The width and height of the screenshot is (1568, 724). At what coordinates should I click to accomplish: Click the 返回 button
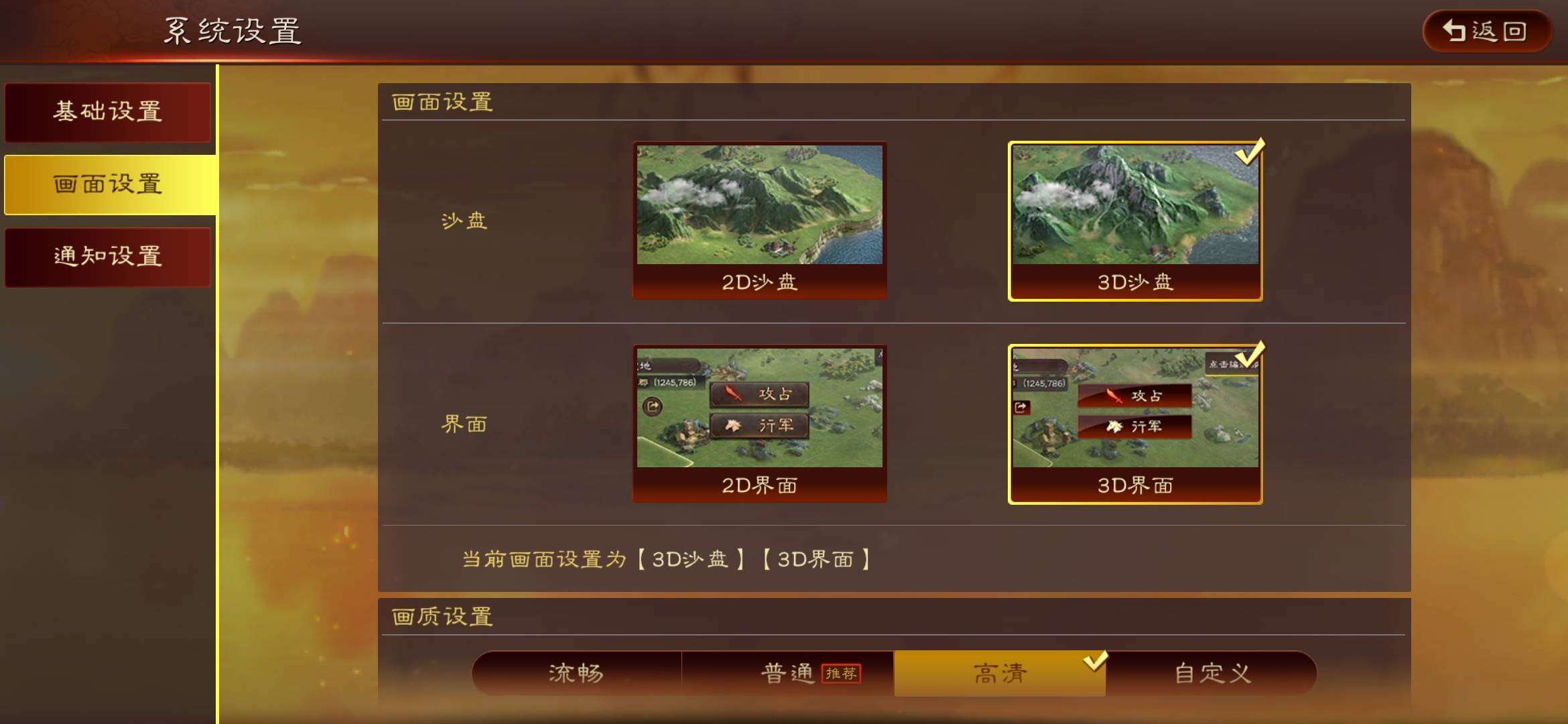coord(1486,31)
